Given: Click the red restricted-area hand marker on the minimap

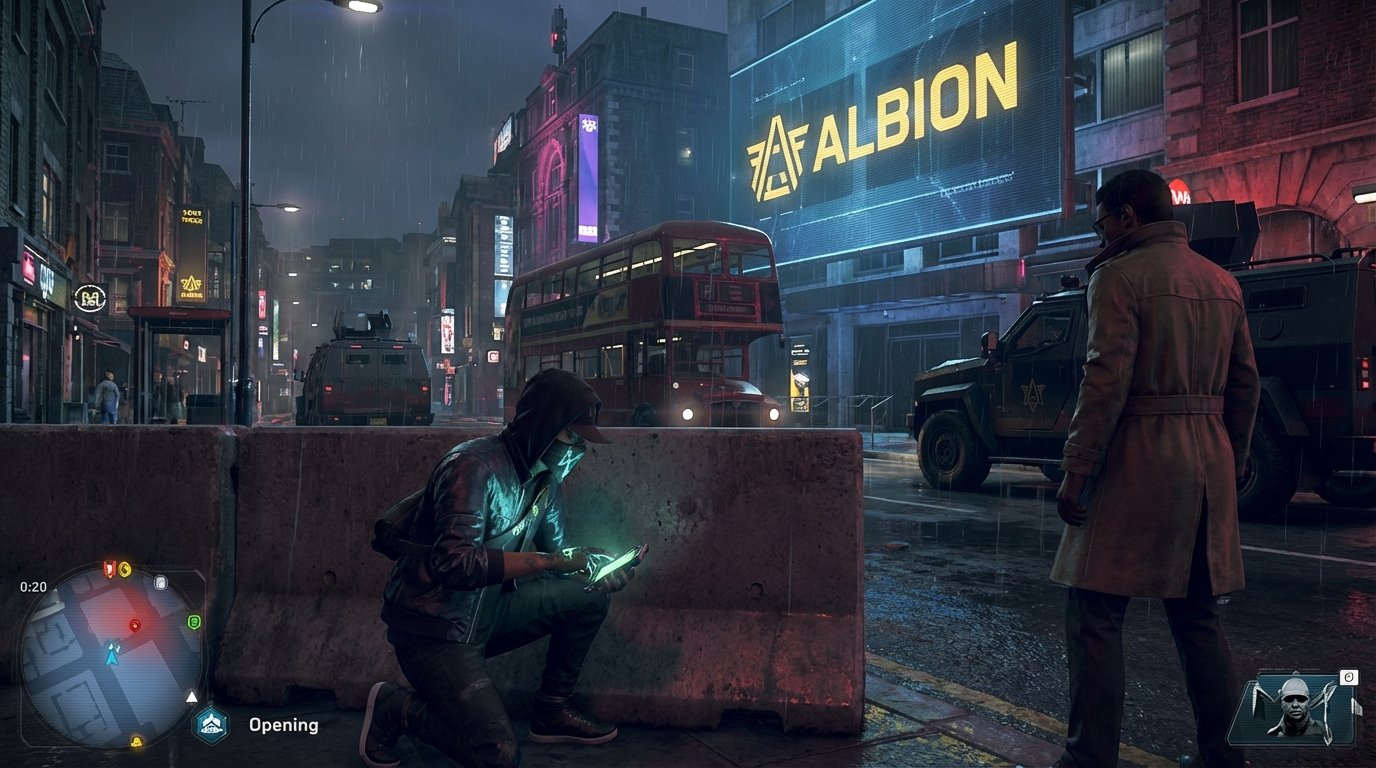Looking at the screenshot, I should click(135, 625).
